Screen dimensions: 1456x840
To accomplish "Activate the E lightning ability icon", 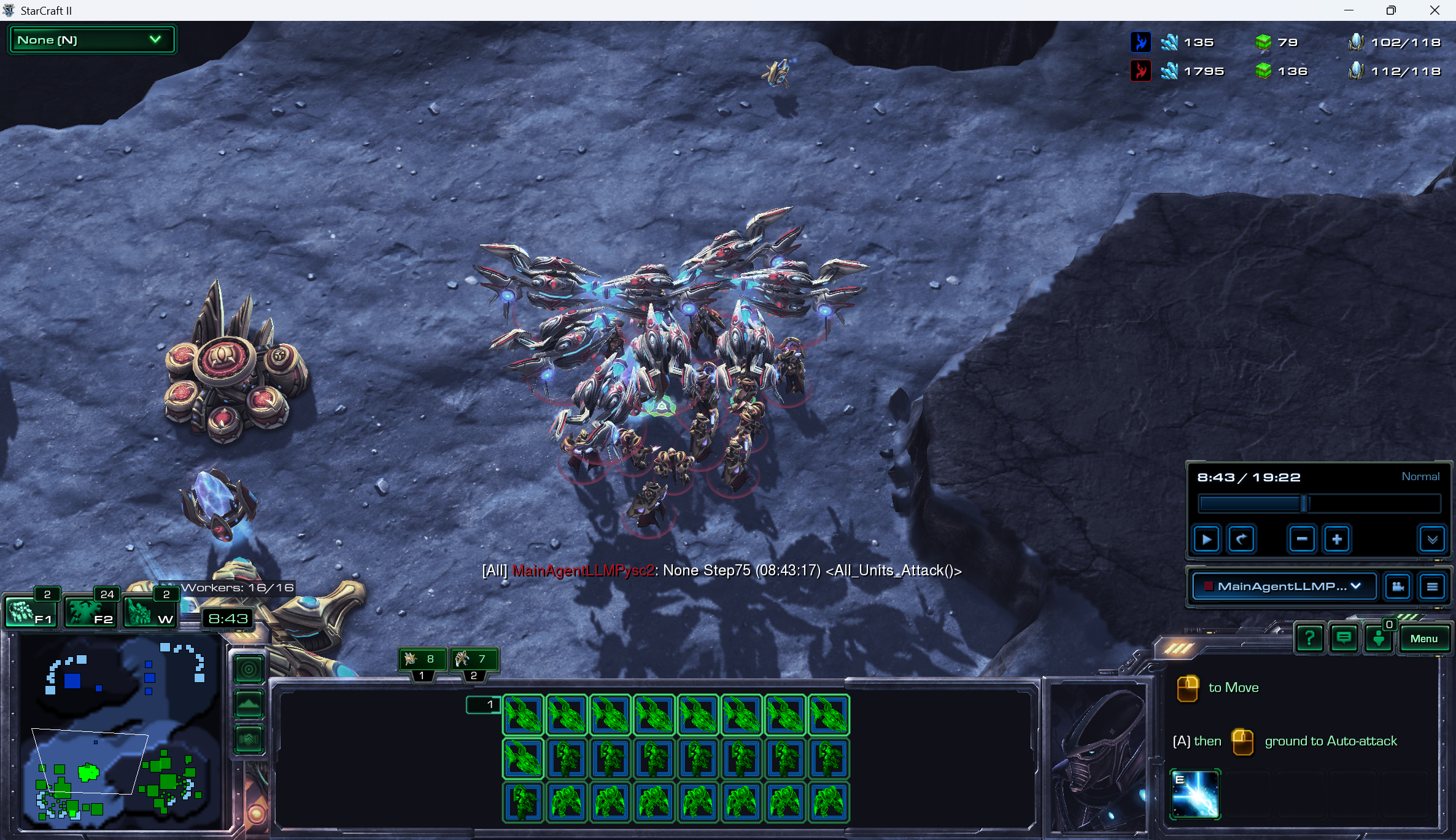I will coord(1195,794).
